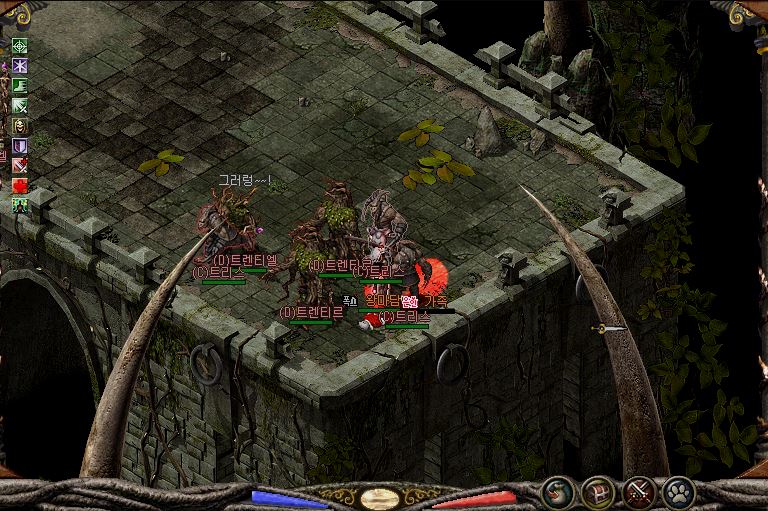
Task: Click the green crosshair target buff icon
Action: [19, 46]
